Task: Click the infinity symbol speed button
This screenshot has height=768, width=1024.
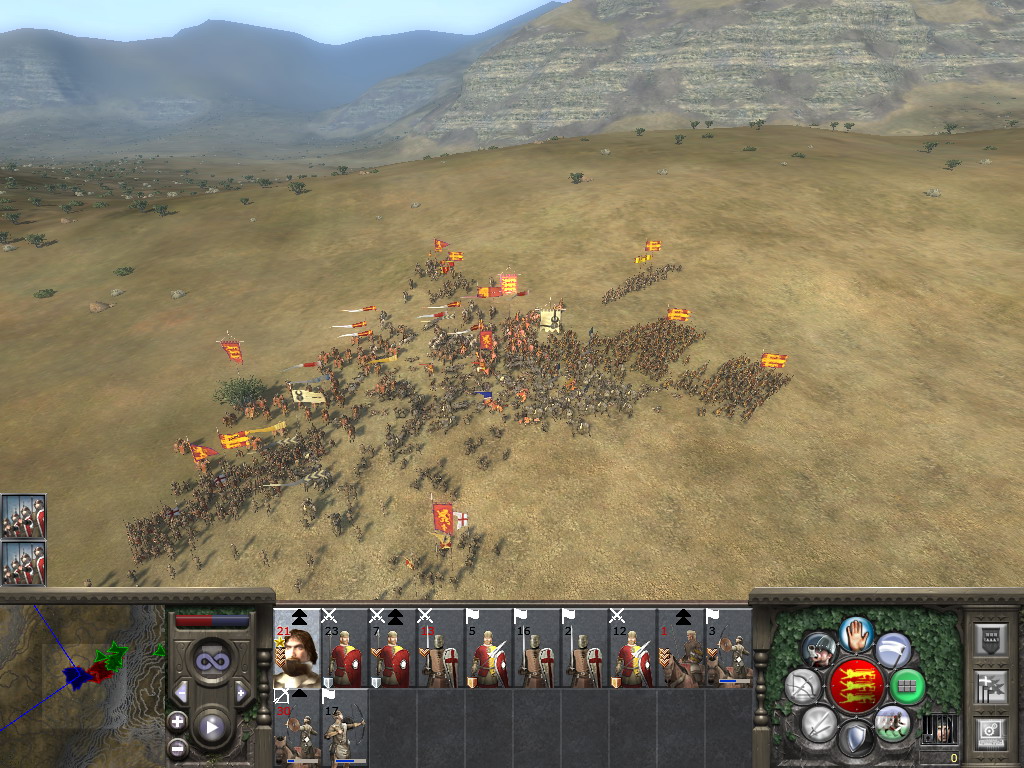Action: (211, 661)
